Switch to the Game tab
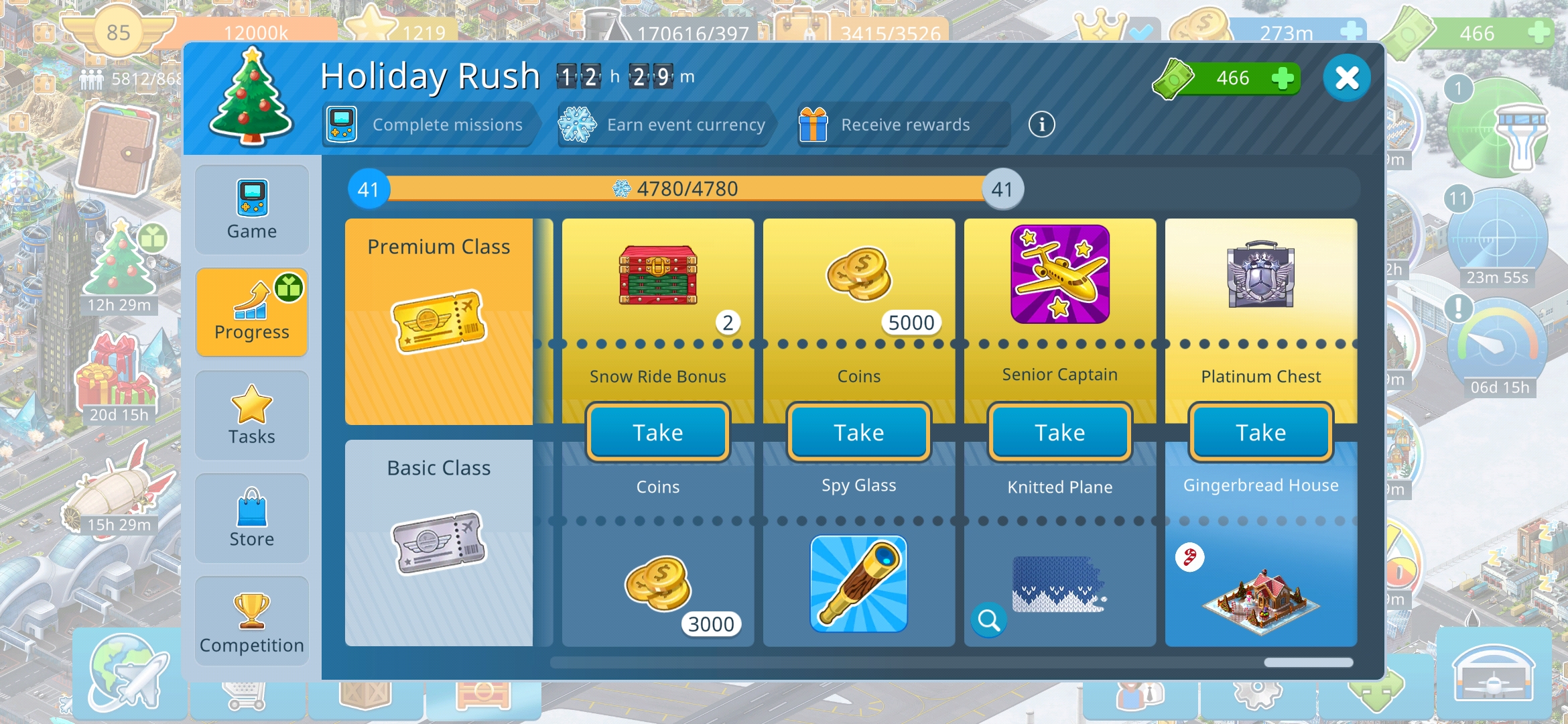This screenshot has width=1568, height=724. tap(252, 210)
